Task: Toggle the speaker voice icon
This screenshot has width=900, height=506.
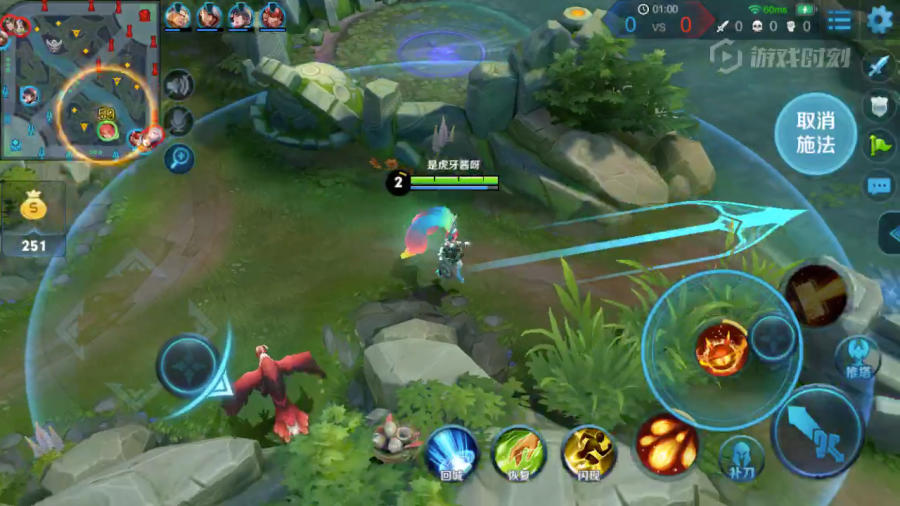Action: pos(179,86)
